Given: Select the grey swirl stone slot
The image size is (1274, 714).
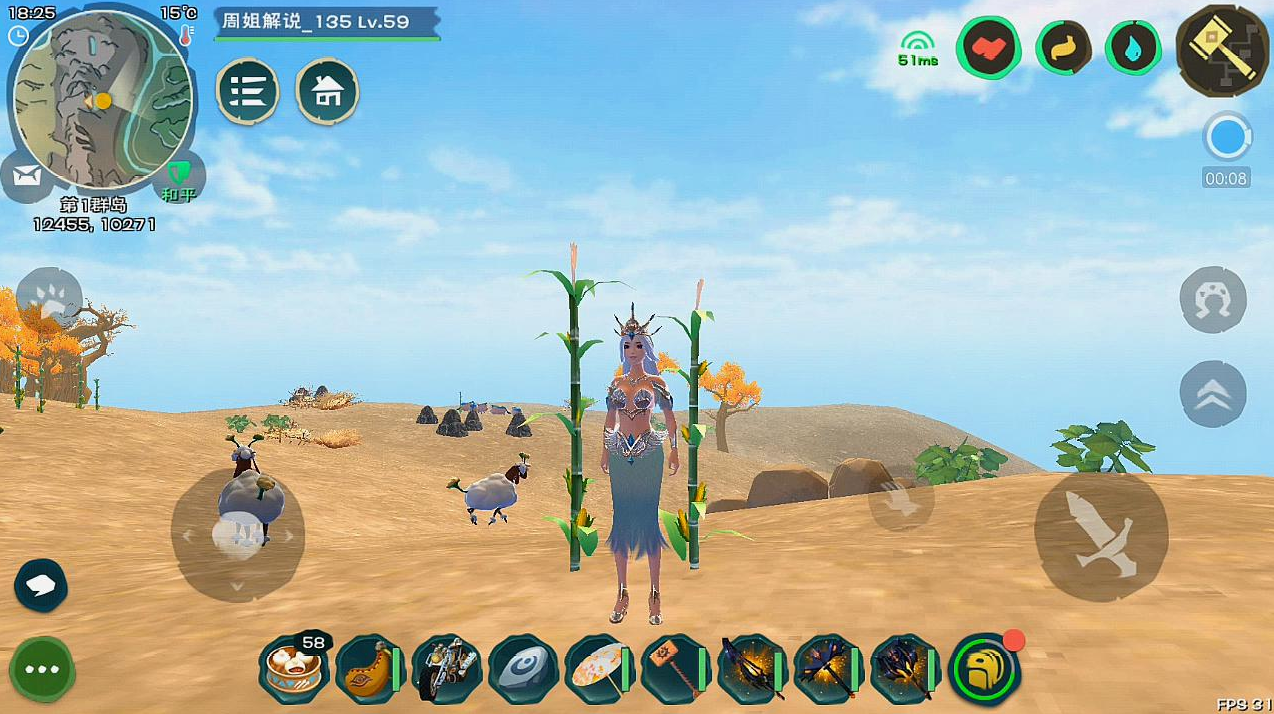Looking at the screenshot, I should coord(522,668).
